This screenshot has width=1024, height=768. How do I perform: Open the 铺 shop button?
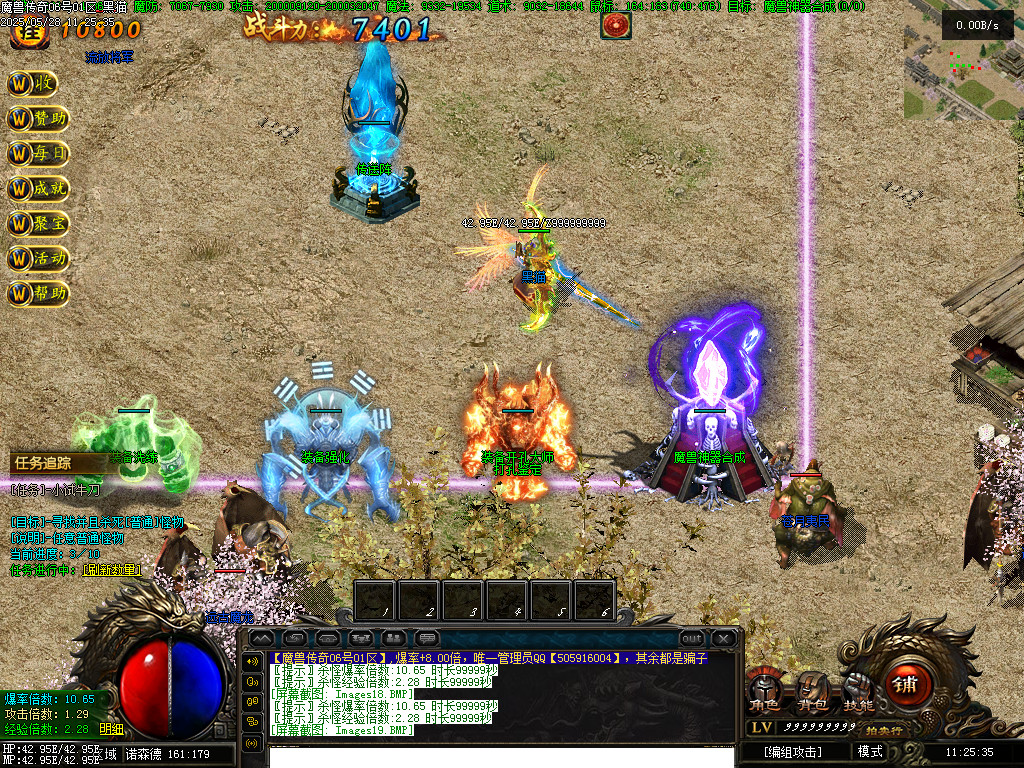pyautogui.click(x=905, y=684)
